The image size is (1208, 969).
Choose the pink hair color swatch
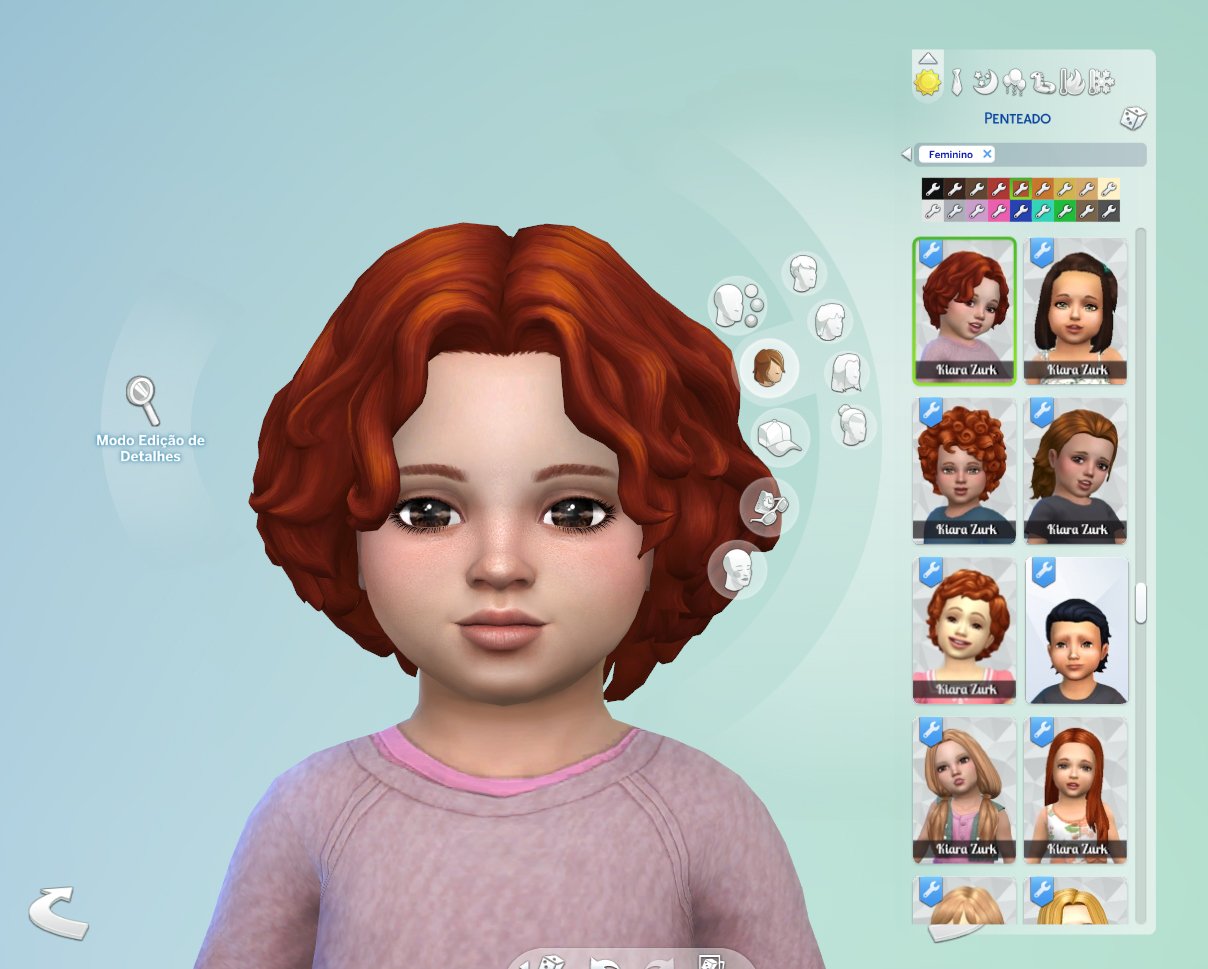coord(998,210)
